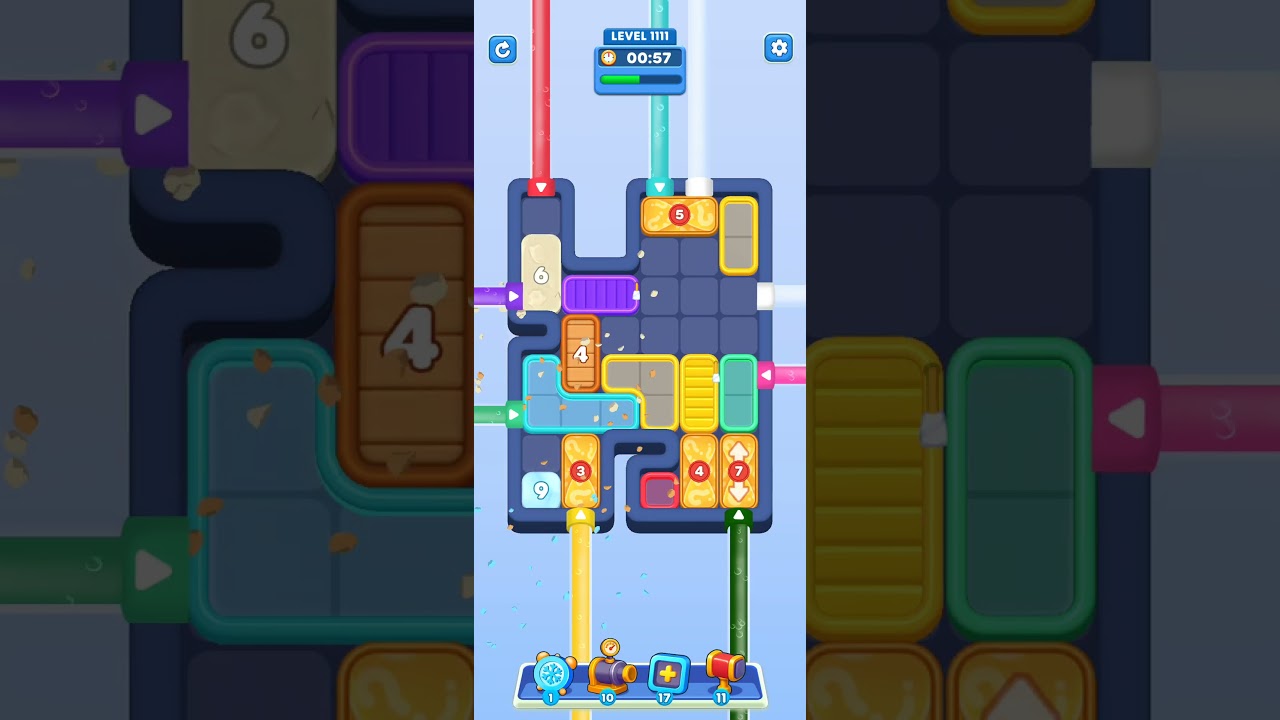Toggle the orange block numbered 5
Image resolution: width=1280 pixels, height=720 pixels.
[x=678, y=214]
